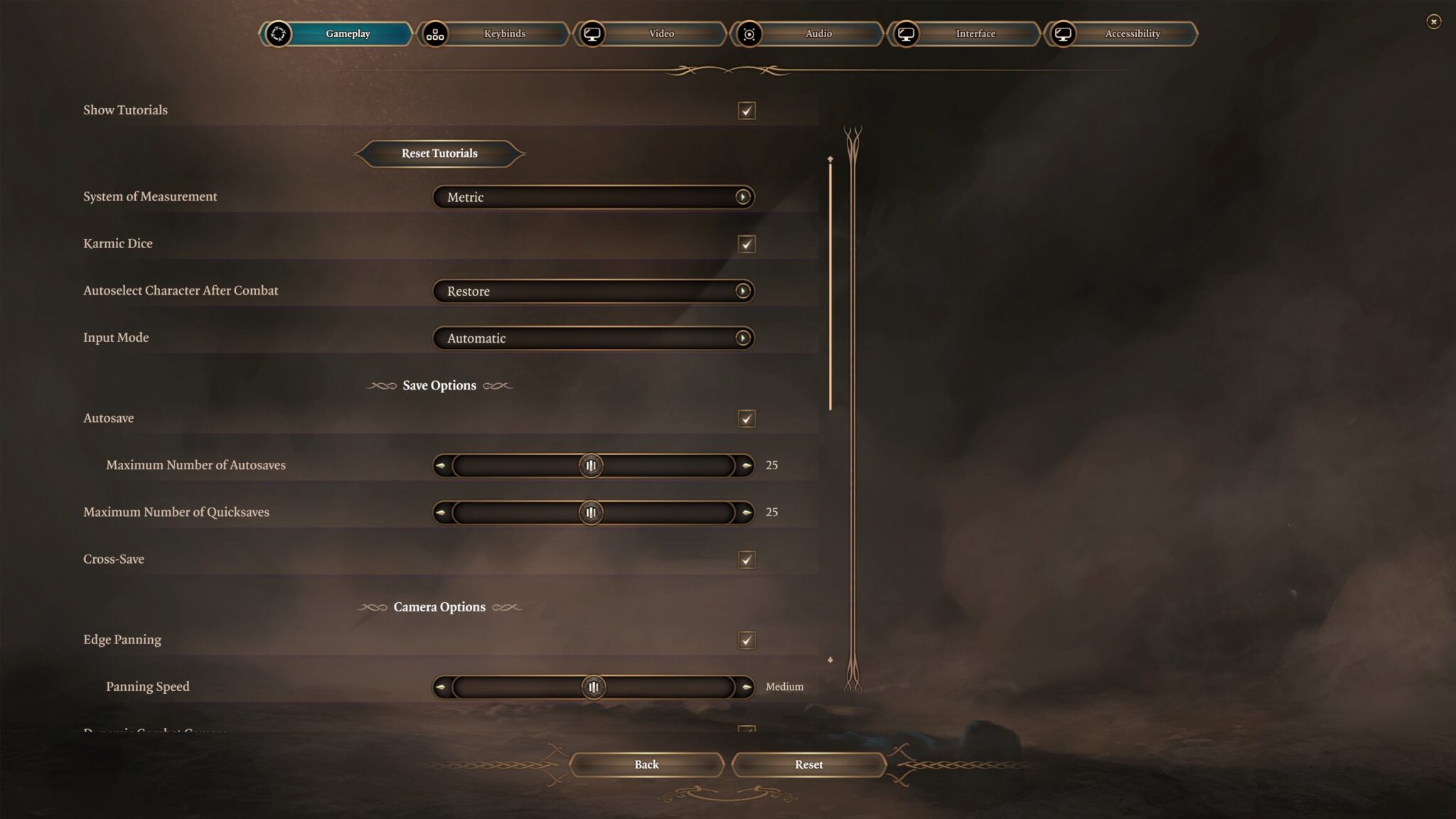
Task: Toggle Karmic Dice off
Action: tap(745, 244)
